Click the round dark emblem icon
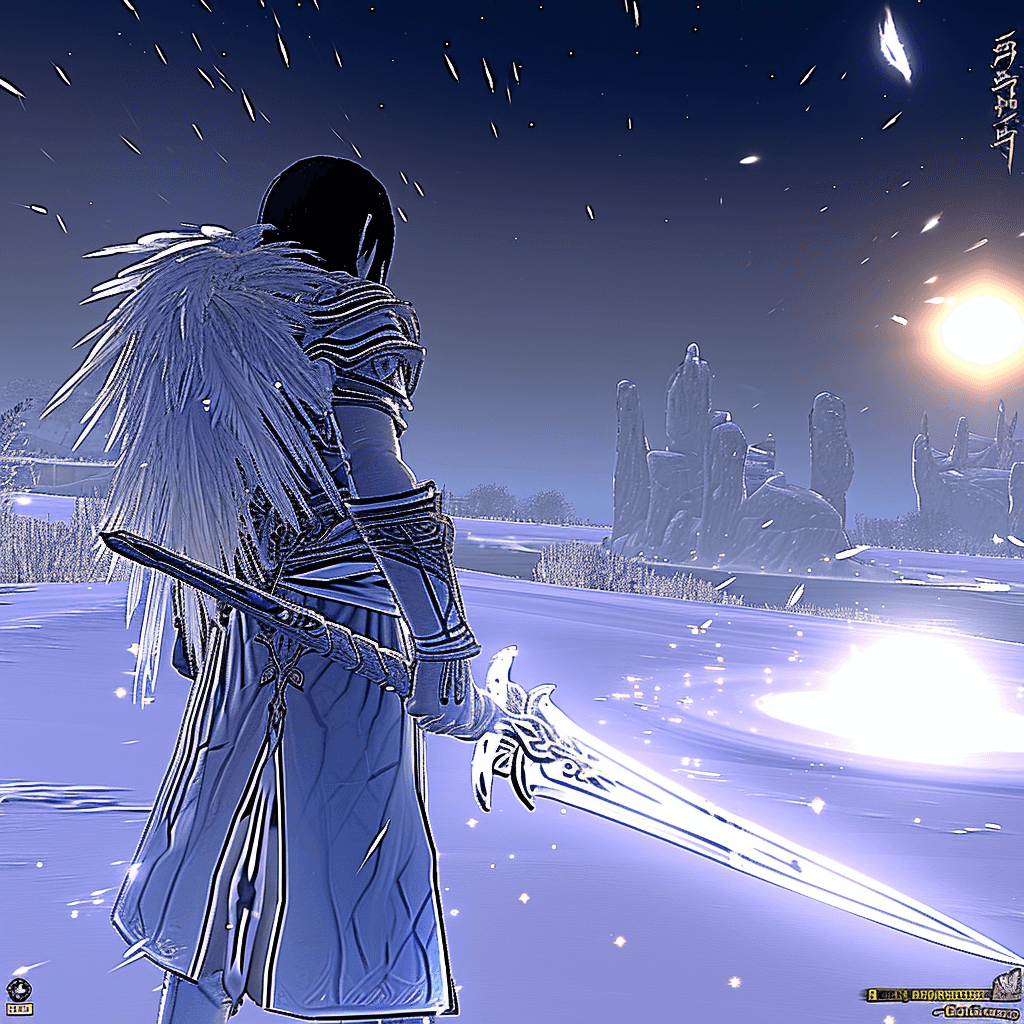1024x1024 pixels. point(19,988)
